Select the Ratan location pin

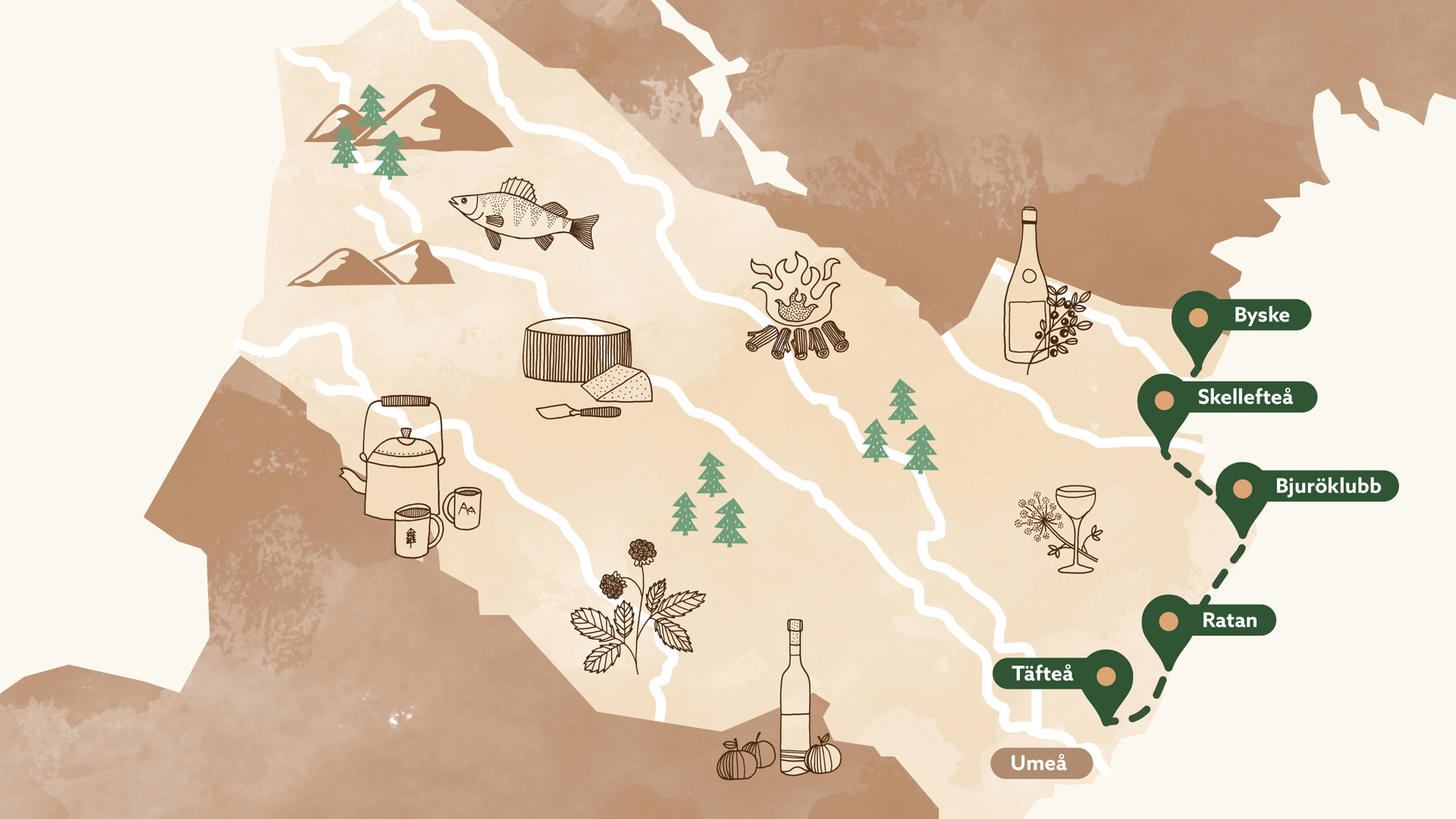point(1169,622)
